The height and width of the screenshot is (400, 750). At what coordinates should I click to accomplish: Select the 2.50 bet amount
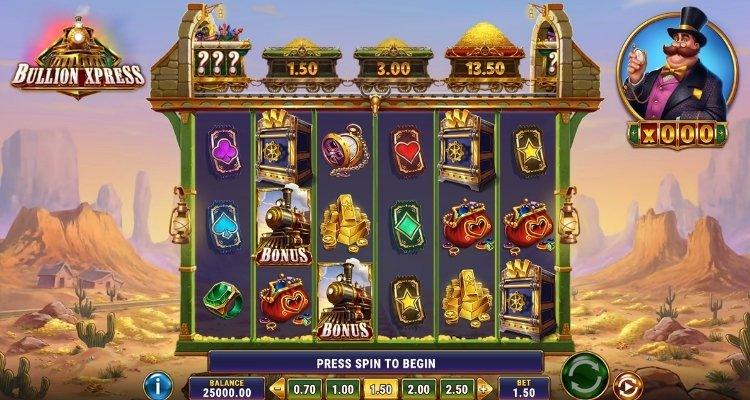click(x=454, y=388)
